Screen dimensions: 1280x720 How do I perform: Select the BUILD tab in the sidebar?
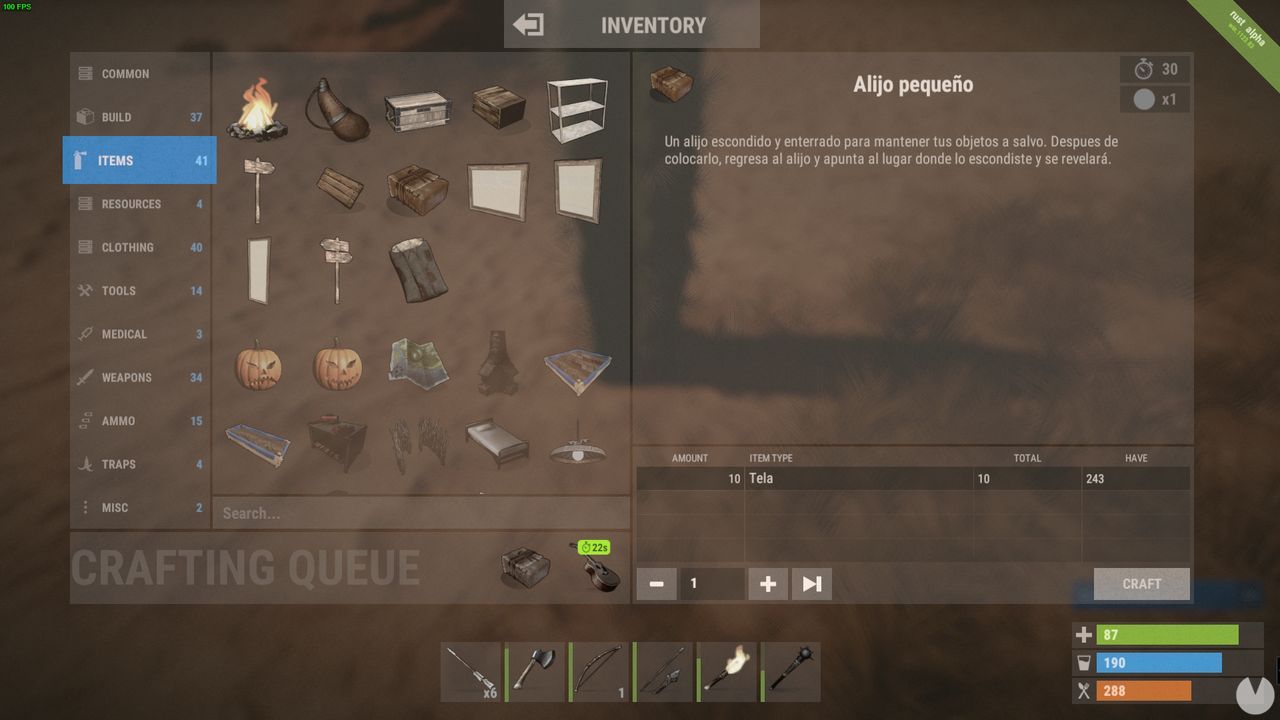click(139, 117)
